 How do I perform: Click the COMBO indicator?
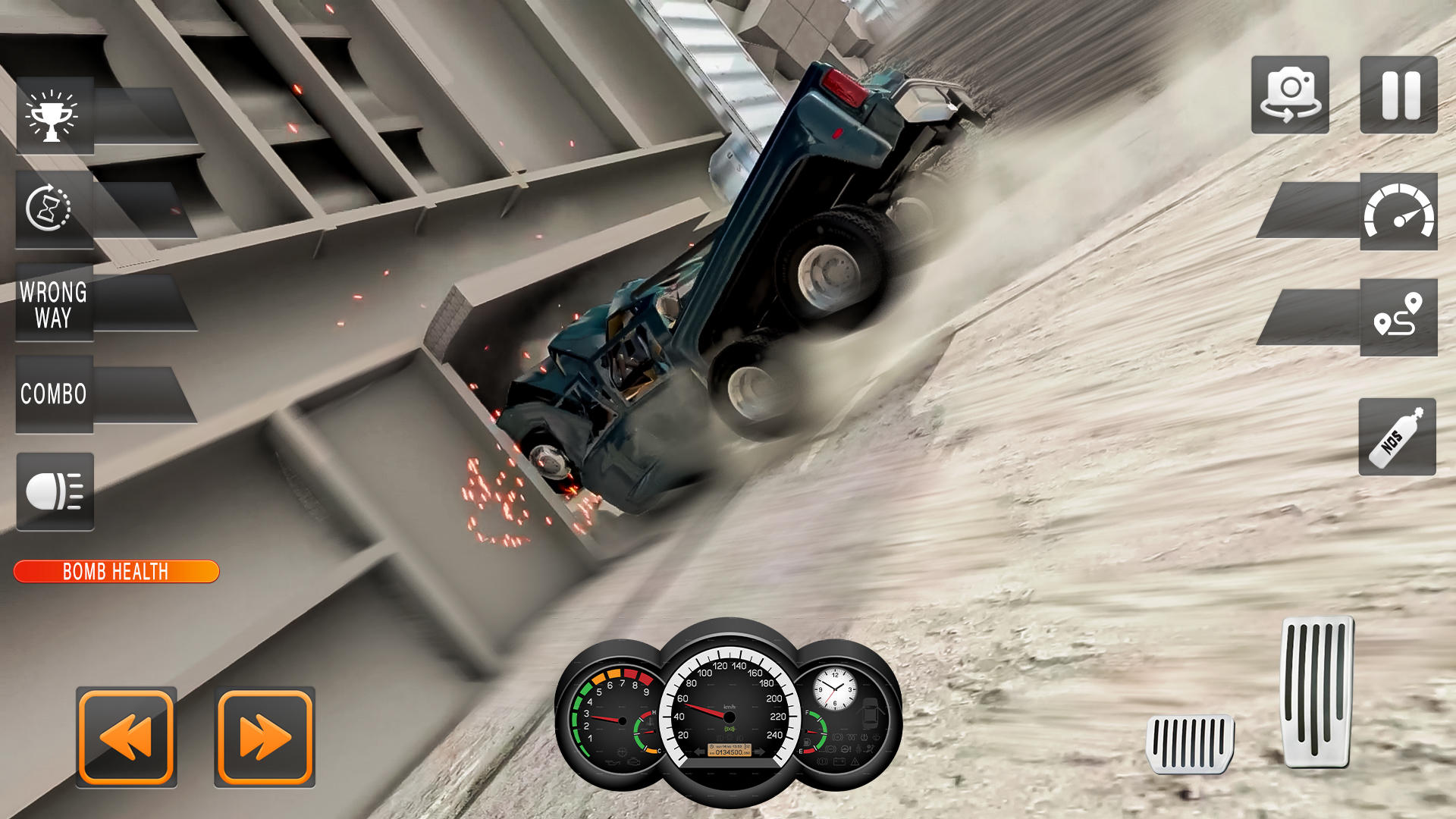click(54, 394)
